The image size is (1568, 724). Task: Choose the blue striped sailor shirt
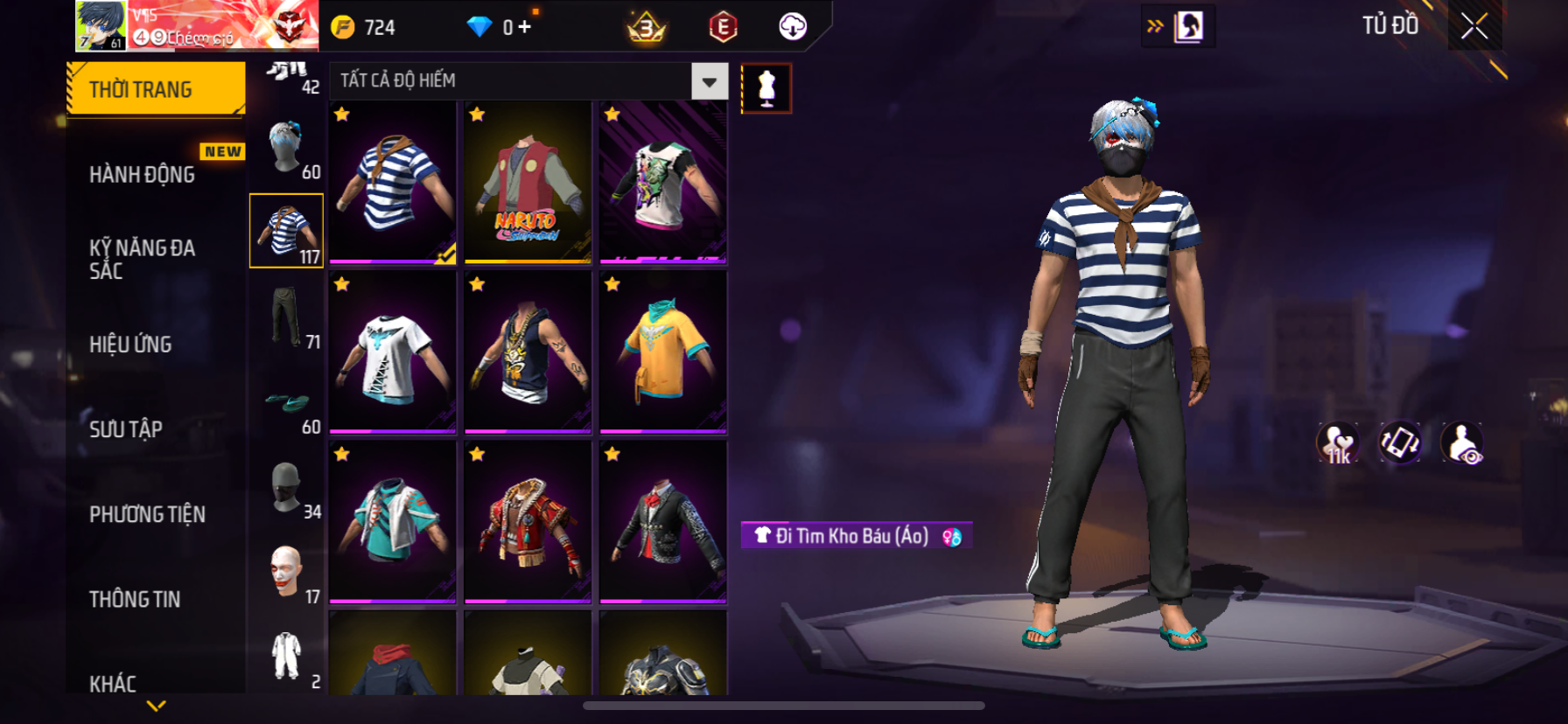pyautogui.click(x=393, y=182)
